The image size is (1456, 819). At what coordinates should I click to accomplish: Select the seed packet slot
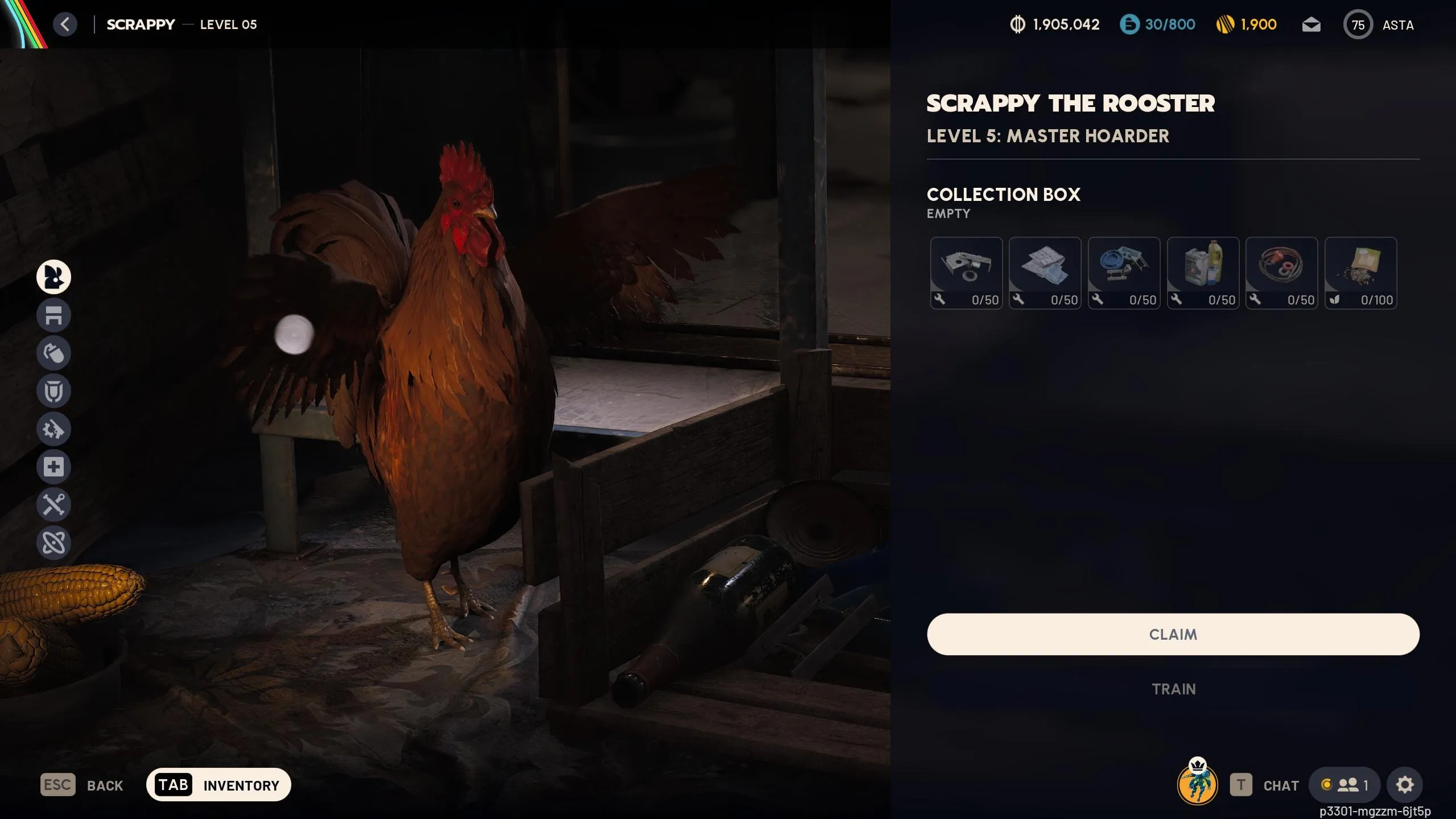pyautogui.click(x=1360, y=273)
